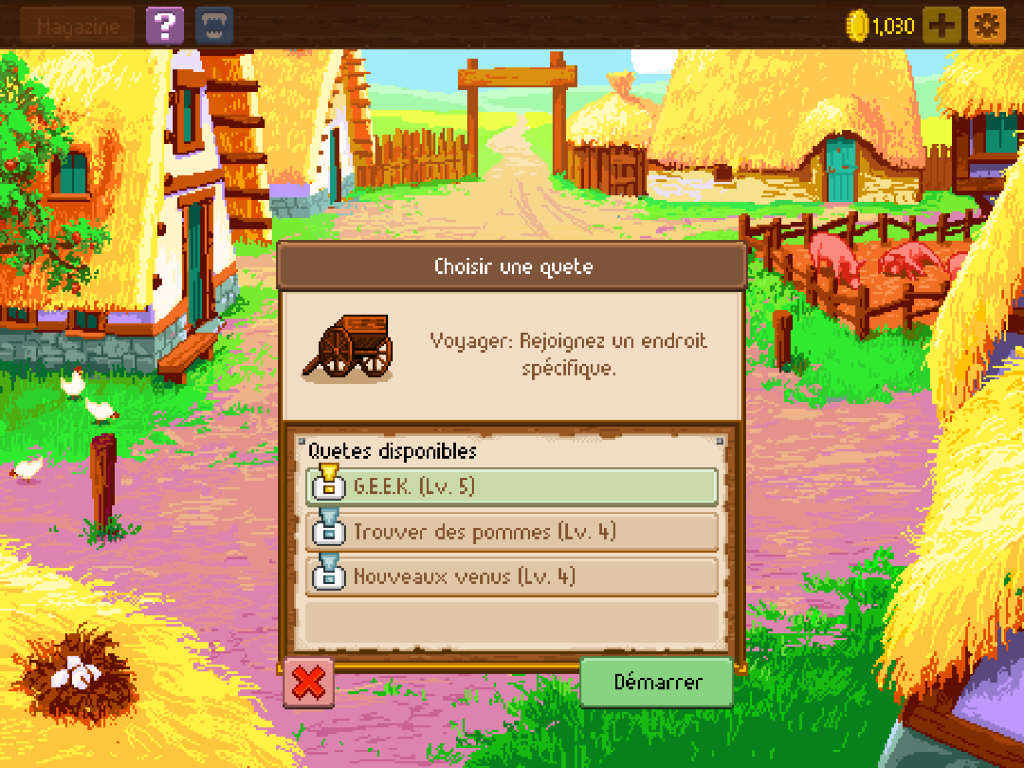This screenshot has height=768, width=1024.
Task: Click the wagon travel quest type icon
Action: [x=349, y=349]
